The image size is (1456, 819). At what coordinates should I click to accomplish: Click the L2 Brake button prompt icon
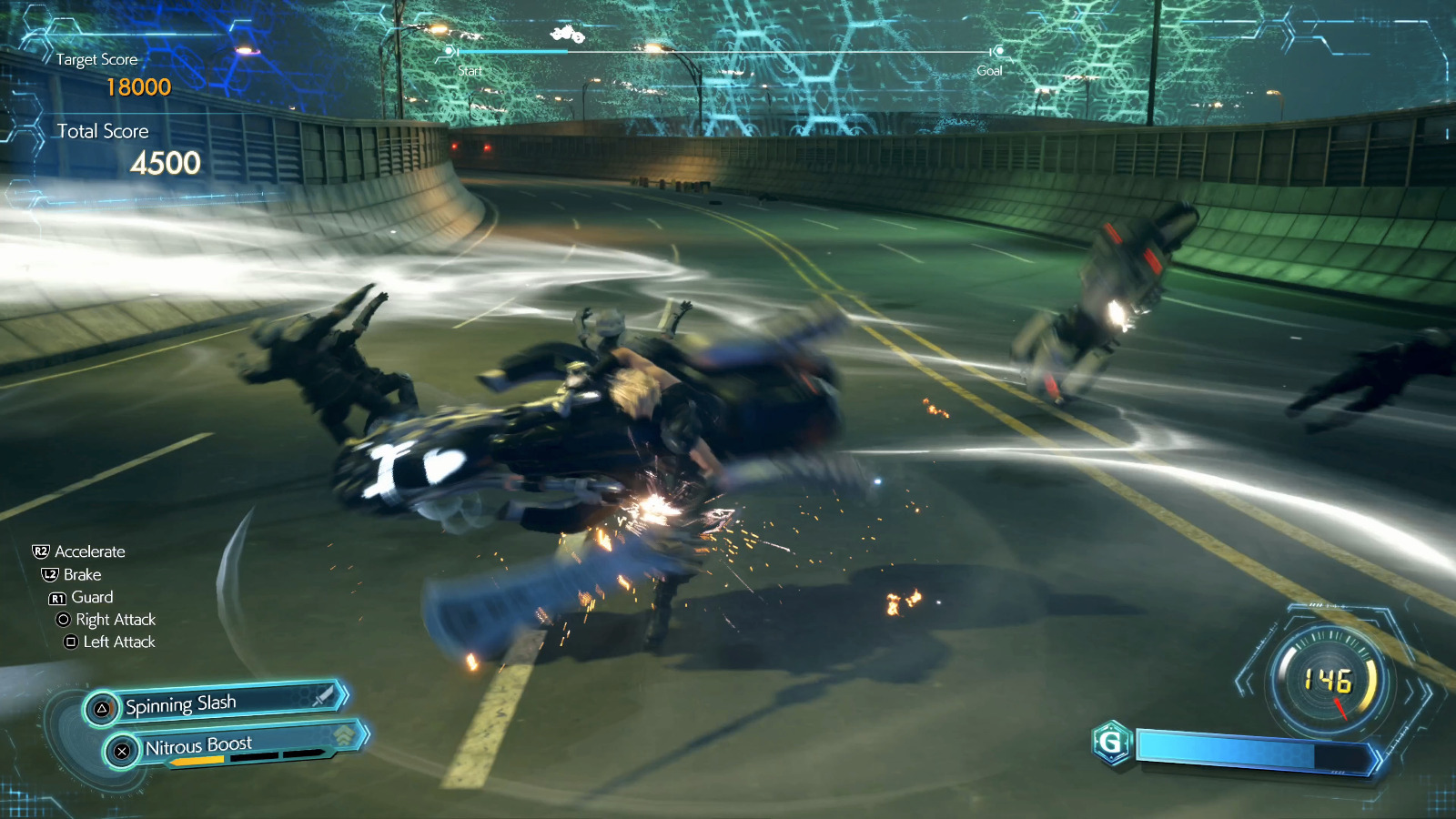point(48,575)
